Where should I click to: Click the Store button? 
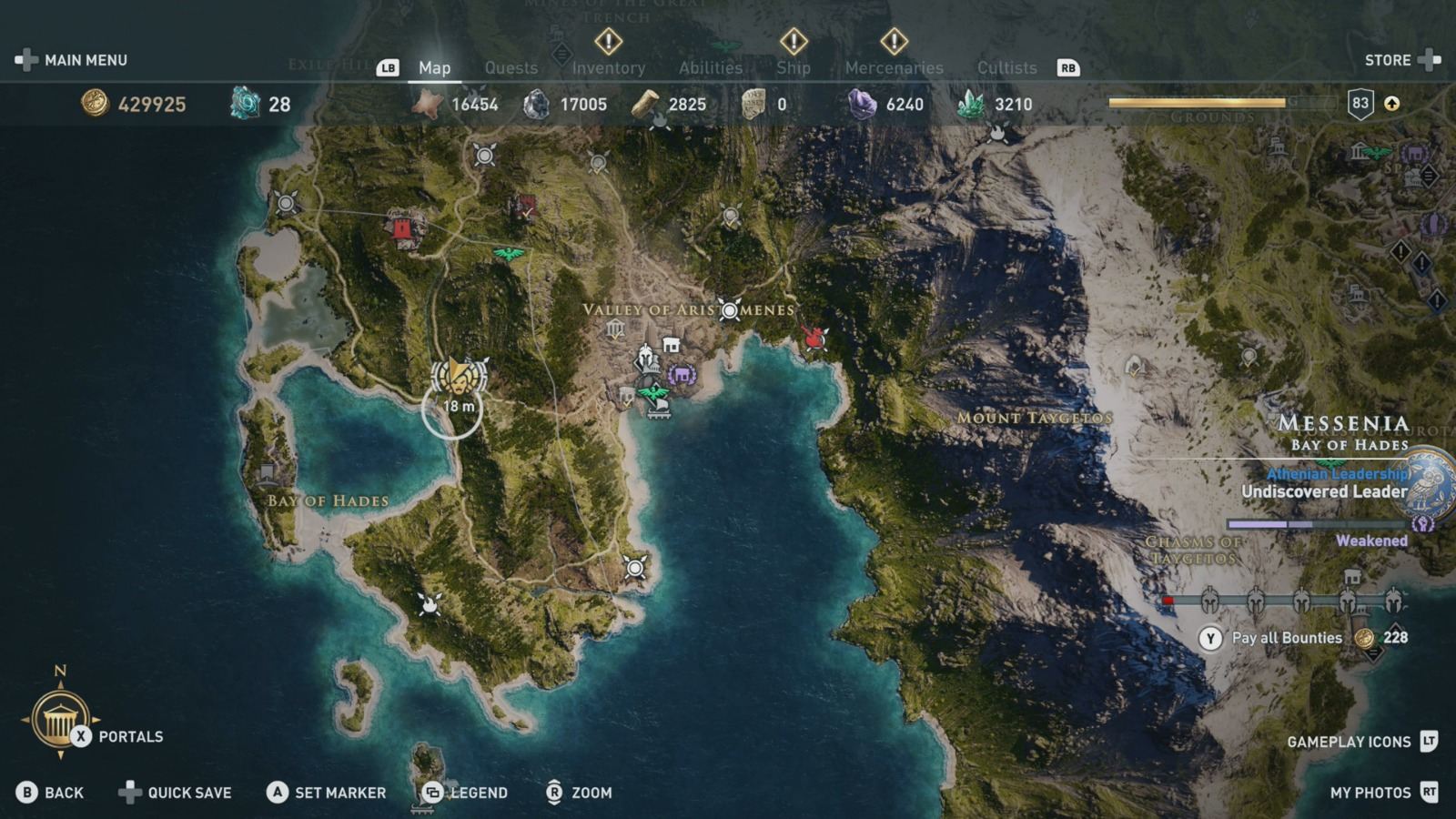pos(1389,60)
